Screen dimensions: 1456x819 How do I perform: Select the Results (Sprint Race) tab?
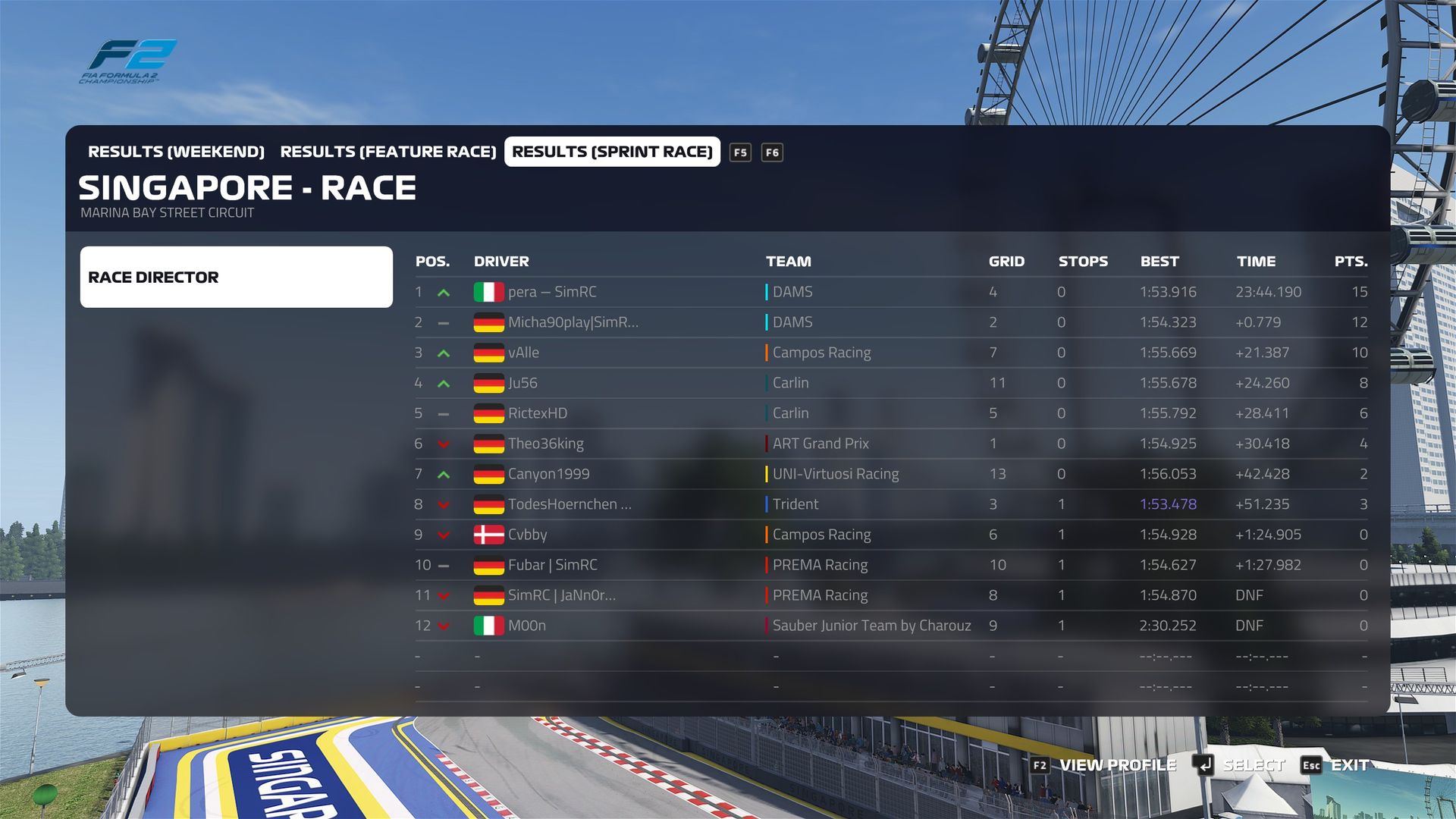tap(612, 152)
